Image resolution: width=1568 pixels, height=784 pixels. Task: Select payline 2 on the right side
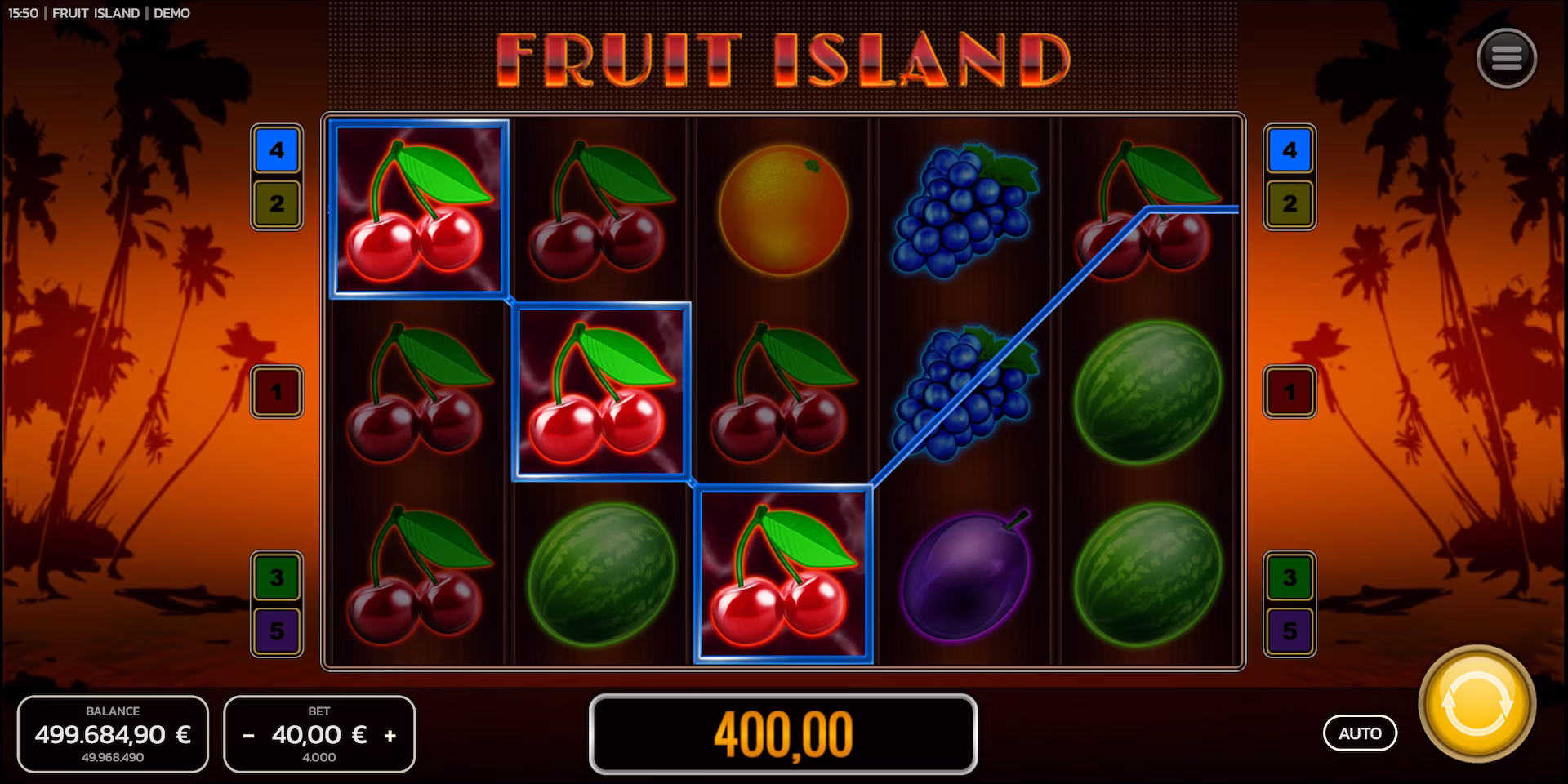pyautogui.click(x=1289, y=202)
